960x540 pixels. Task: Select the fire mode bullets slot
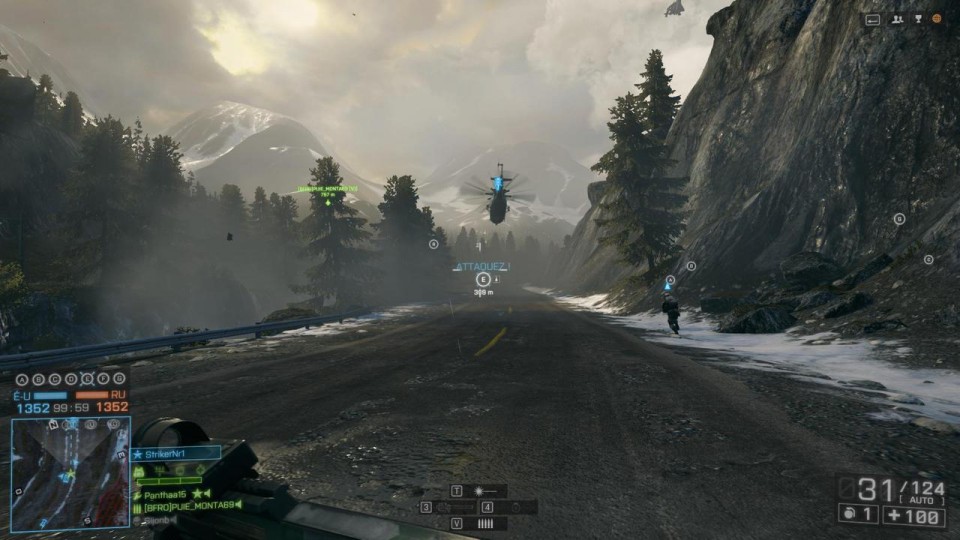point(486,523)
